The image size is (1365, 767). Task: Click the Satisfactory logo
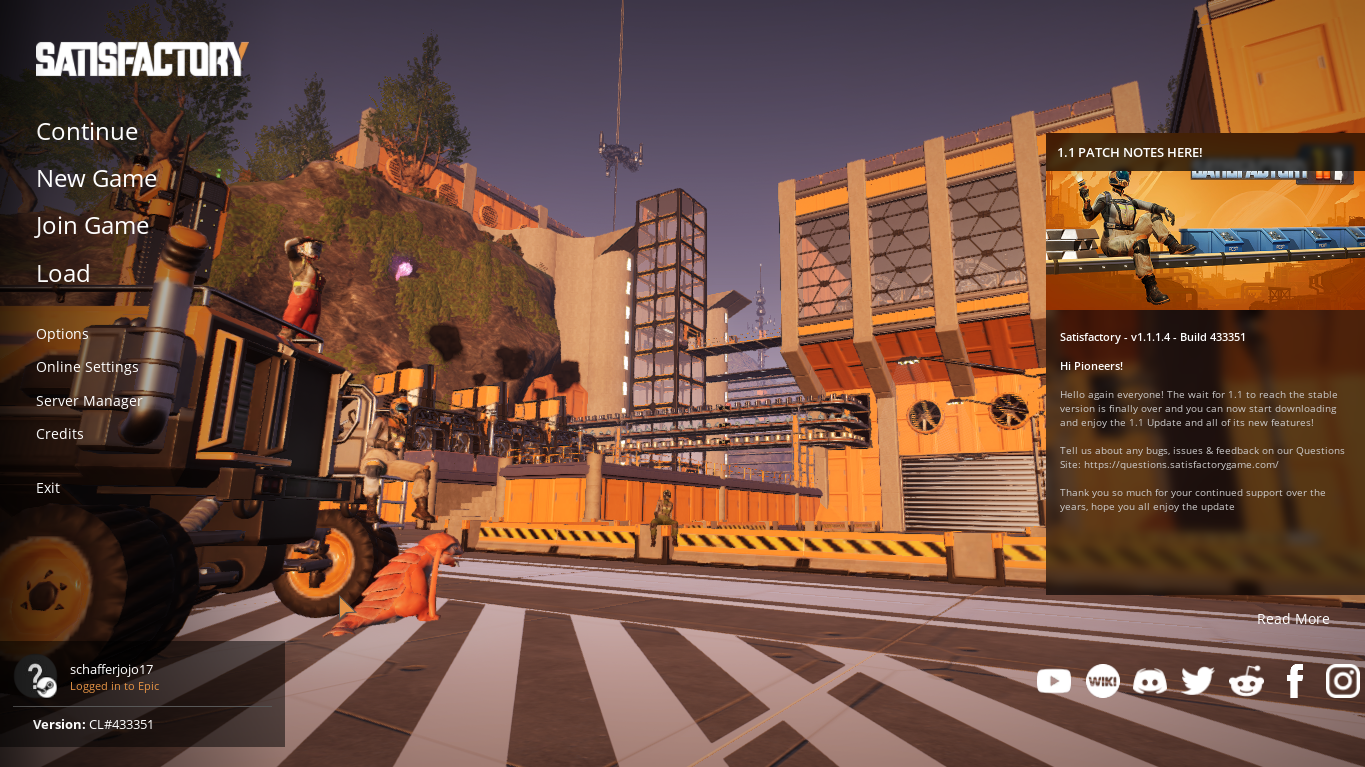[142, 59]
